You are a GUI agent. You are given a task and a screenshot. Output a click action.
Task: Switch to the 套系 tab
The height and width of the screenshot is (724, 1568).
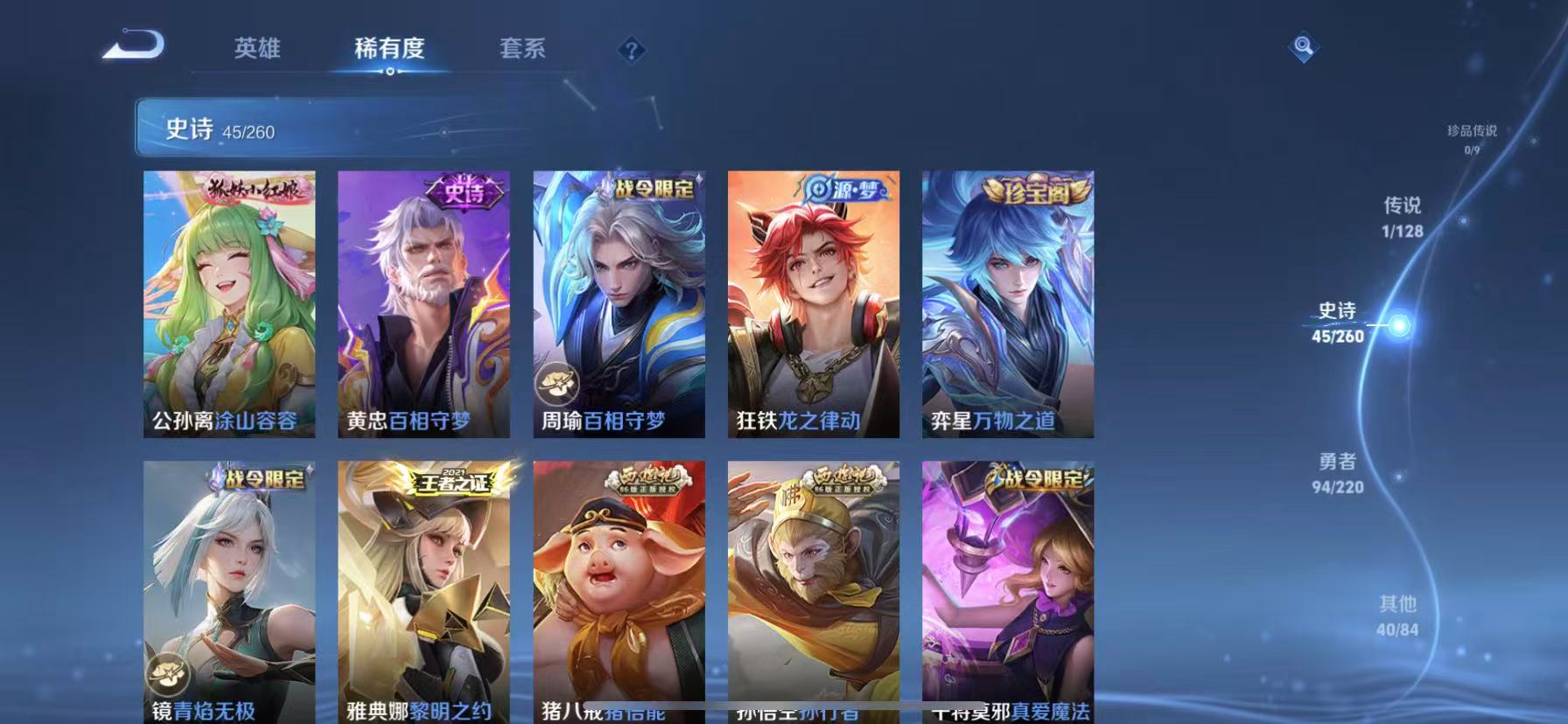click(x=523, y=50)
